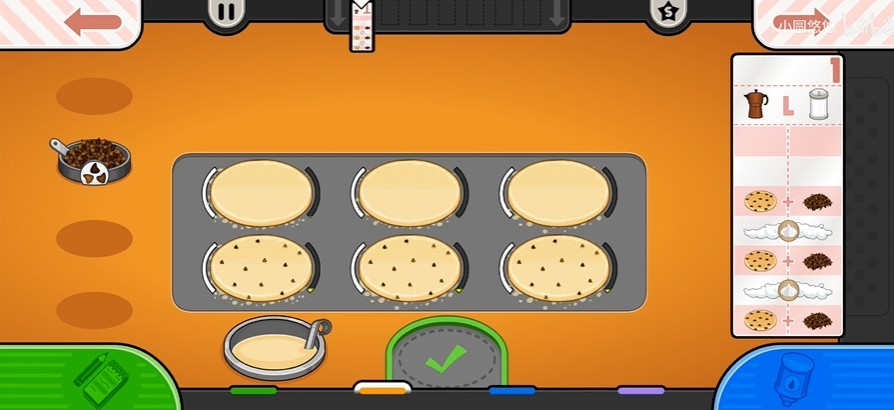Screen dimensions: 894x410
Task: Select the small order ticket on the ticket line
Action: coord(360,26)
